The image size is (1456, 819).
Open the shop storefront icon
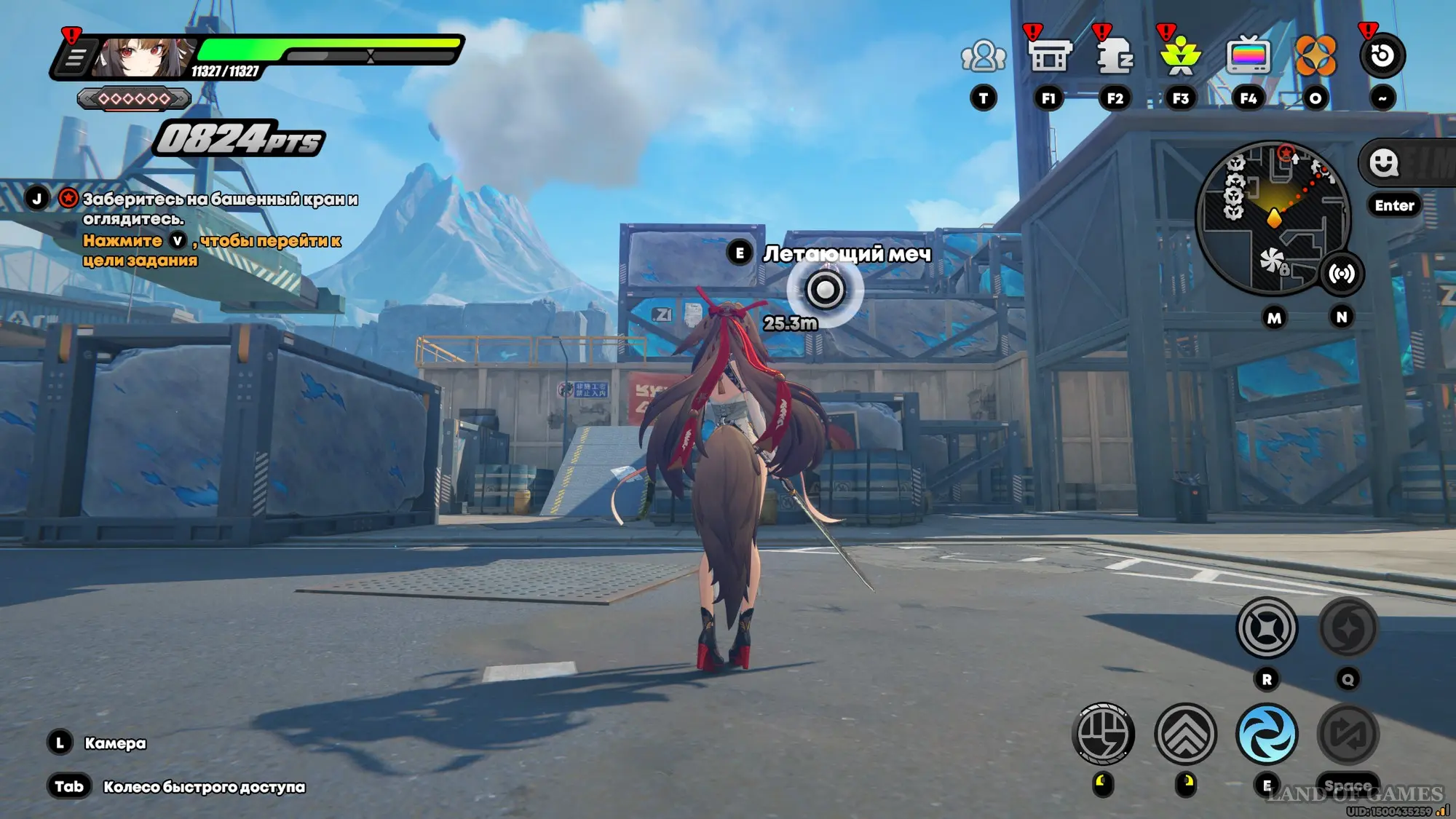(1048, 56)
